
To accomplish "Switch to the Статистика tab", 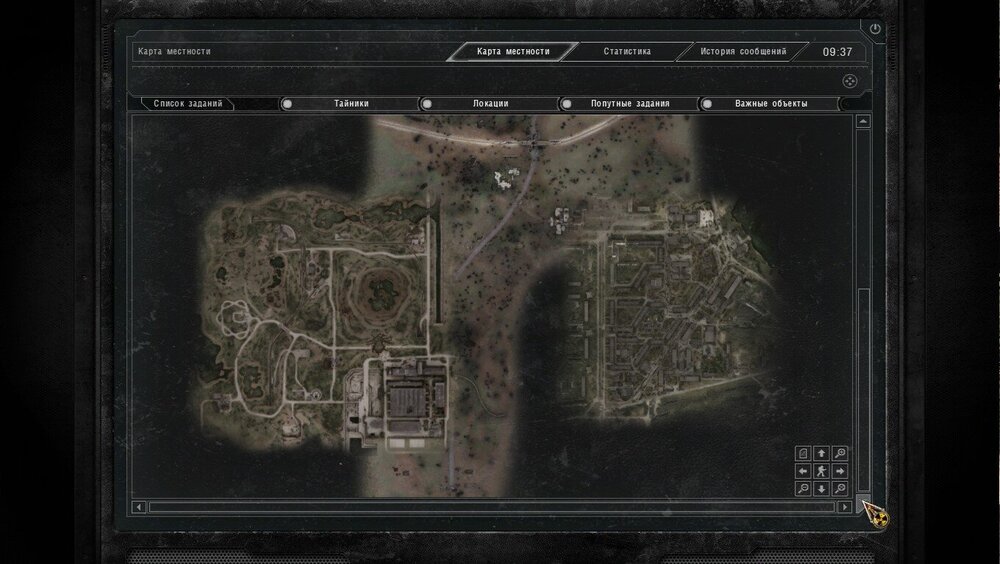I will [627, 51].
